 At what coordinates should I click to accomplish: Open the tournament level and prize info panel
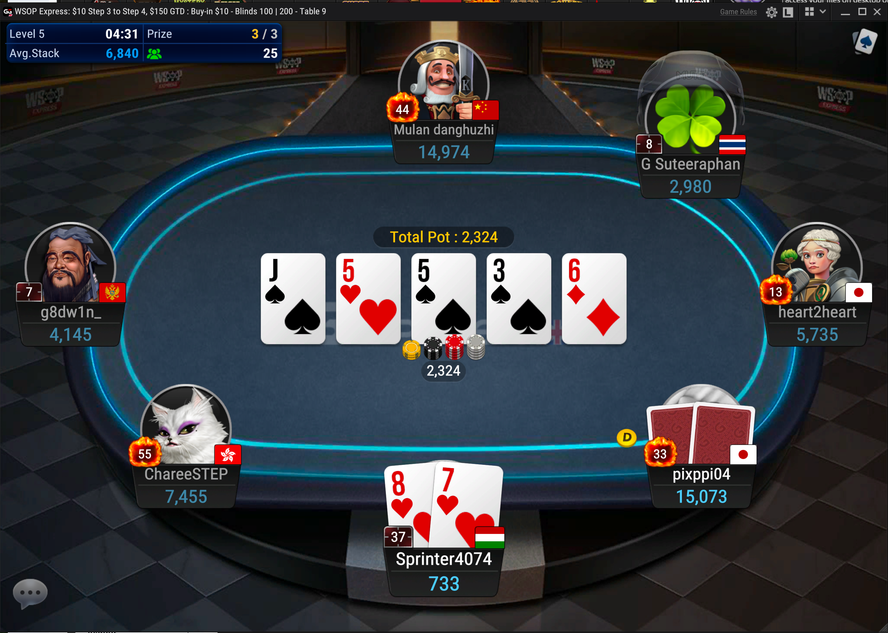[x=143, y=44]
